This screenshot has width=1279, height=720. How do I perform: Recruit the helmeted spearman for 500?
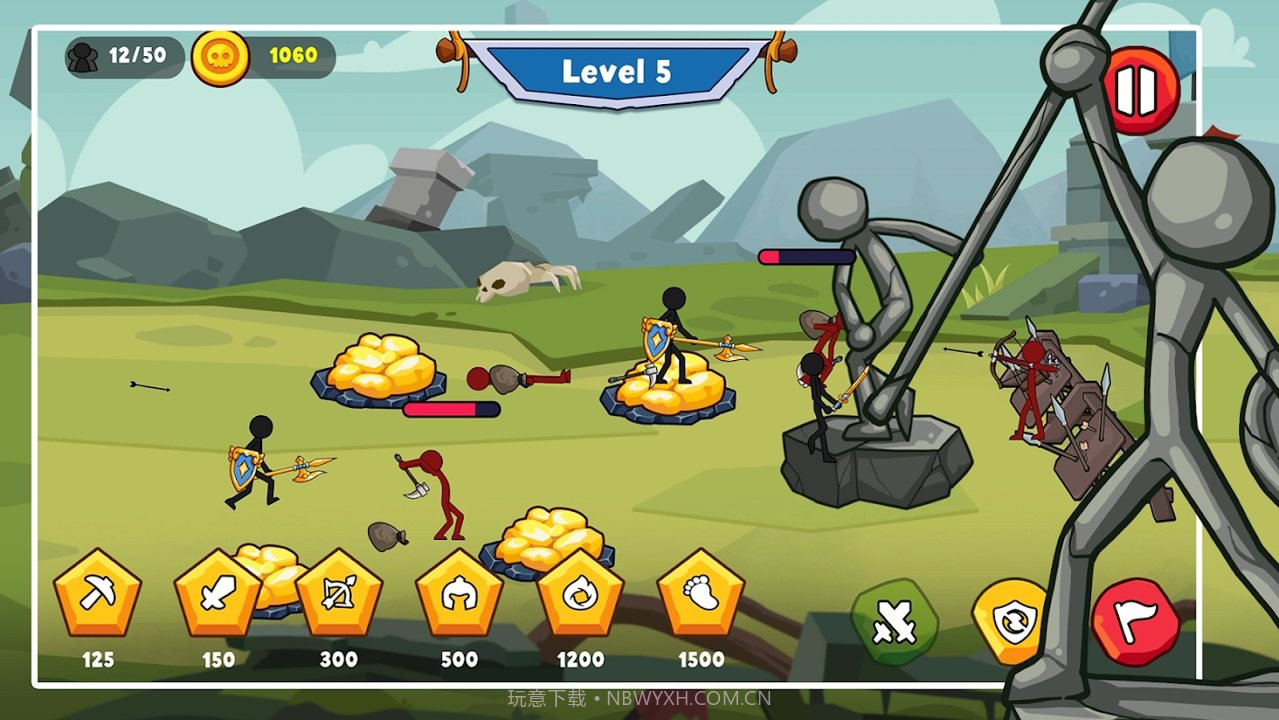point(459,595)
